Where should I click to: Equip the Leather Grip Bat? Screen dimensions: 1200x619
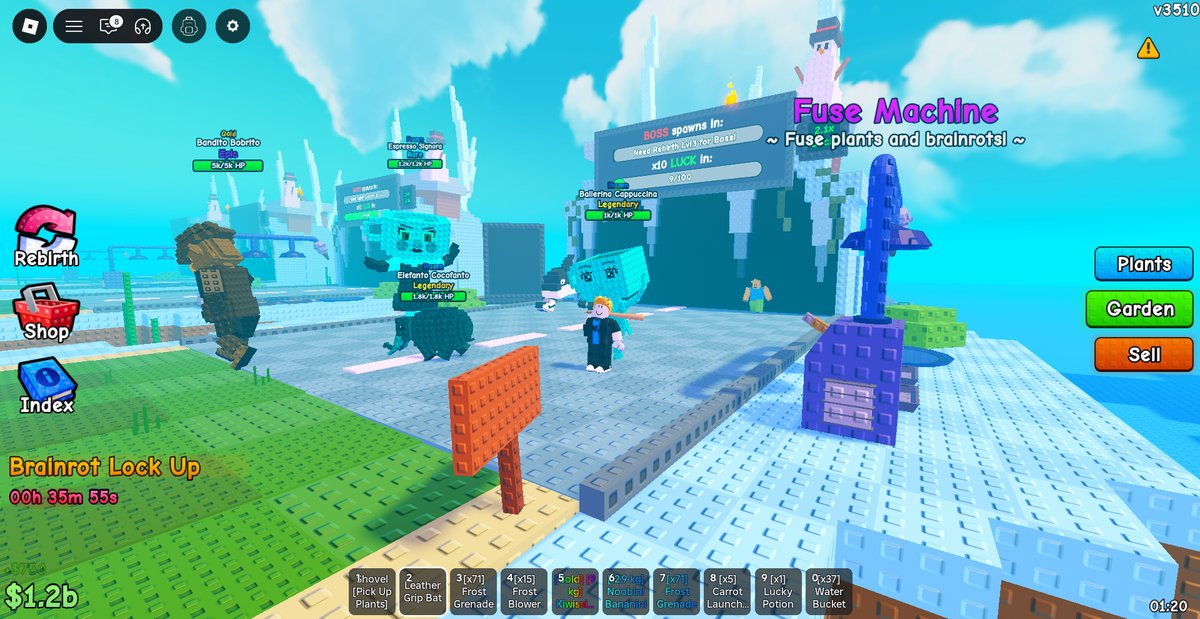422,592
